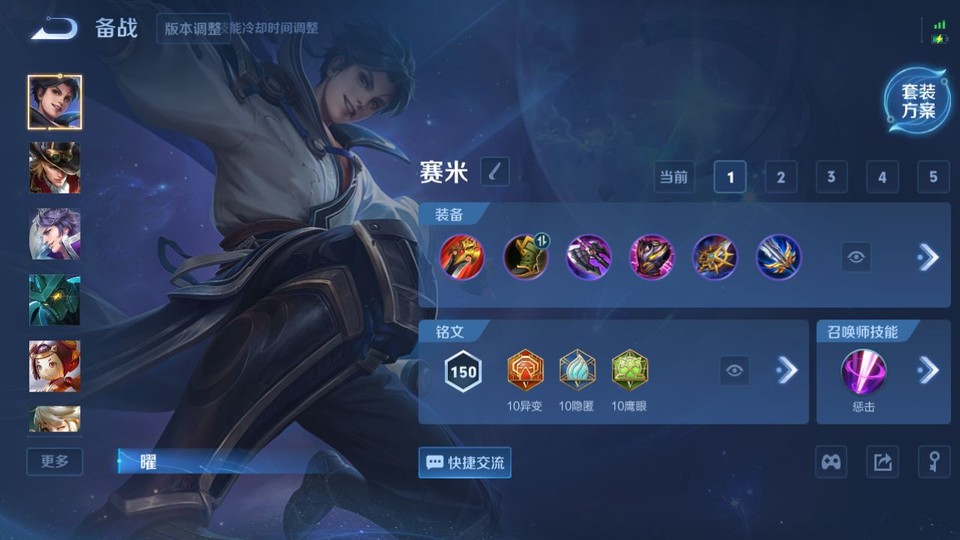Open equipment details with arrow in 装备 panel

click(928, 257)
